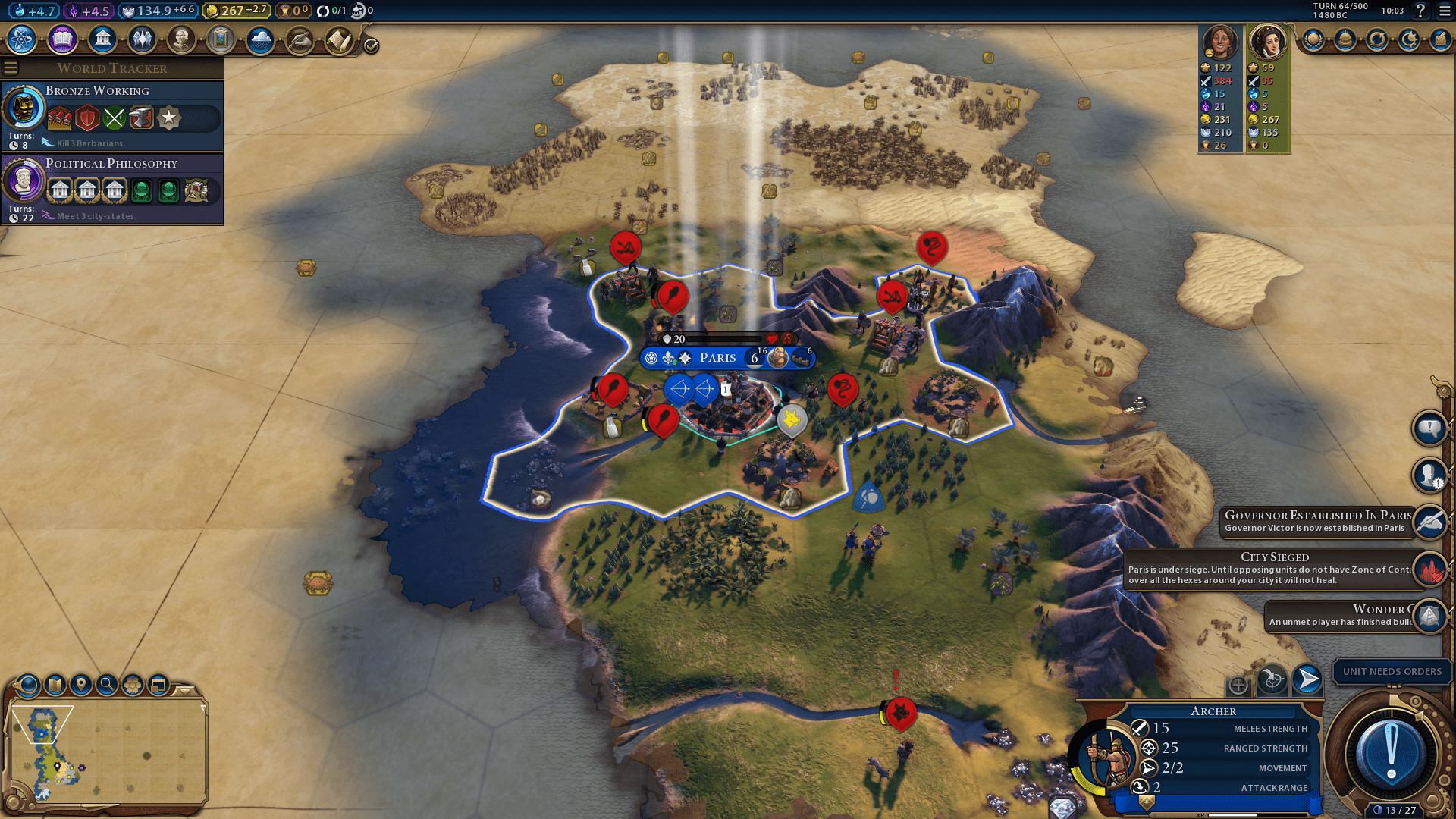Open the Climate screen via the cloud icon

[x=260, y=39]
